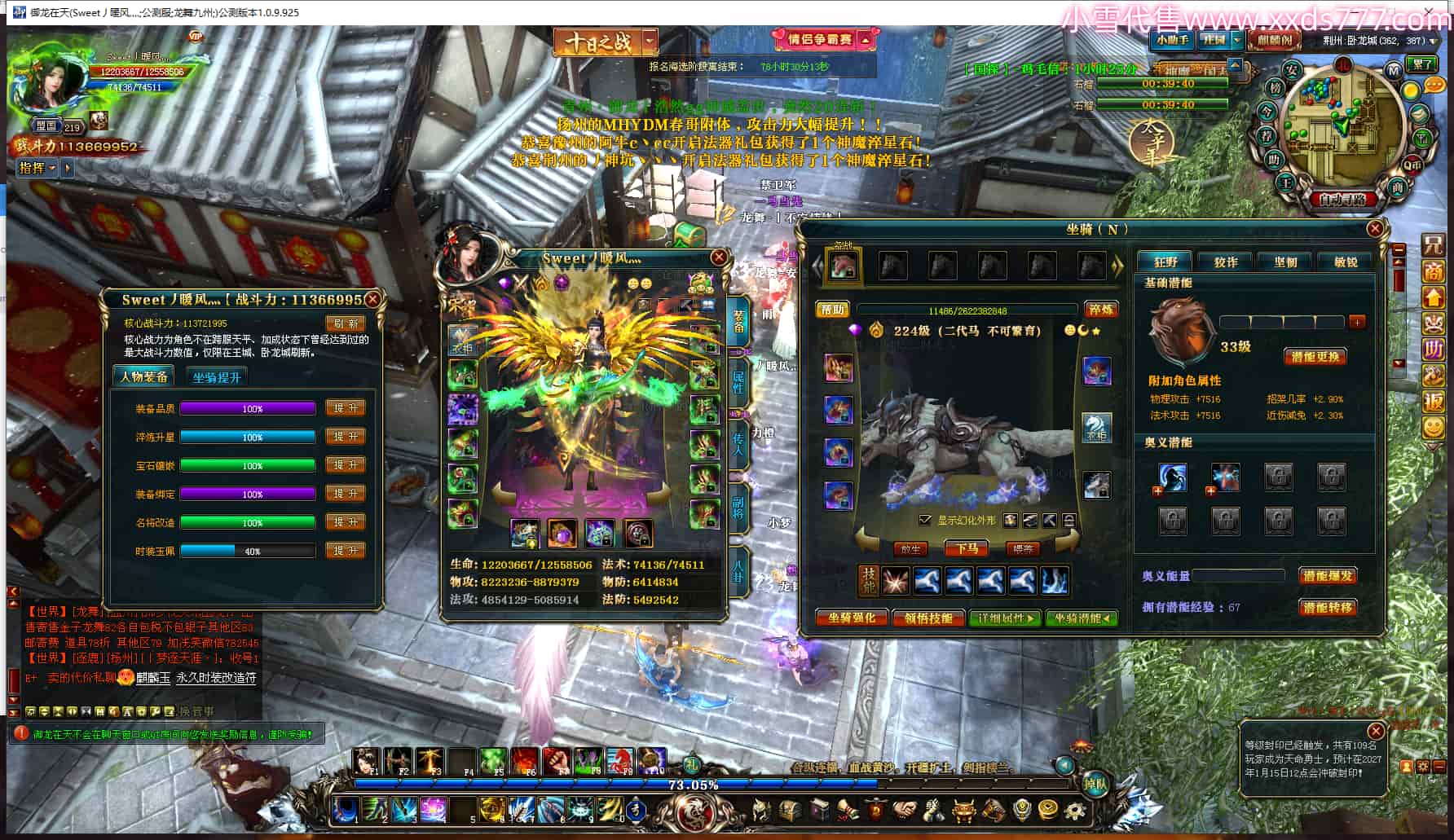
Task: Close the Sweet丿暖风 character equipment window
Action: [x=718, y=257]
